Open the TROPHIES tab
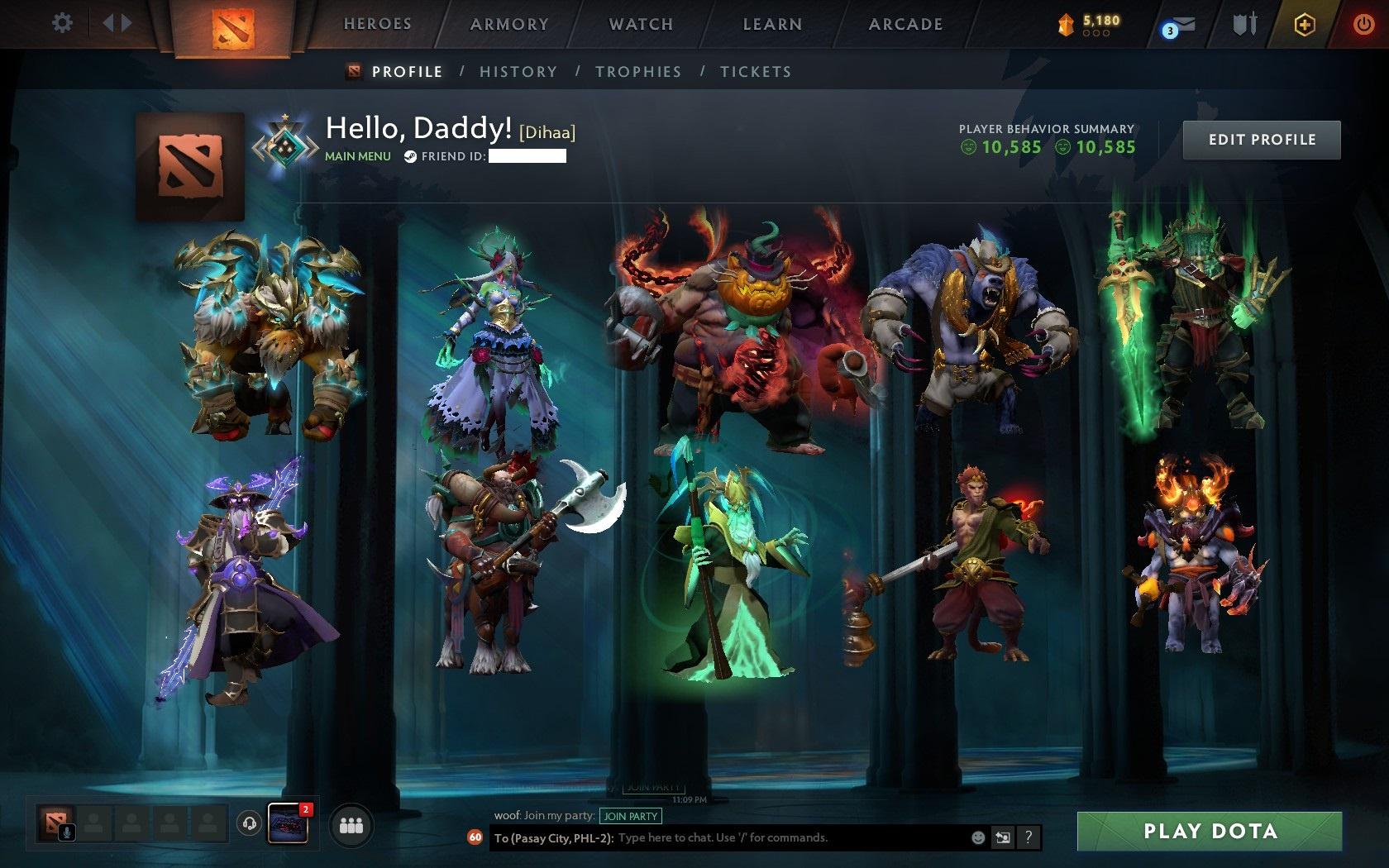Image resolution: width=1389 pixels, height=868 pixels. [x=638, y=72]
